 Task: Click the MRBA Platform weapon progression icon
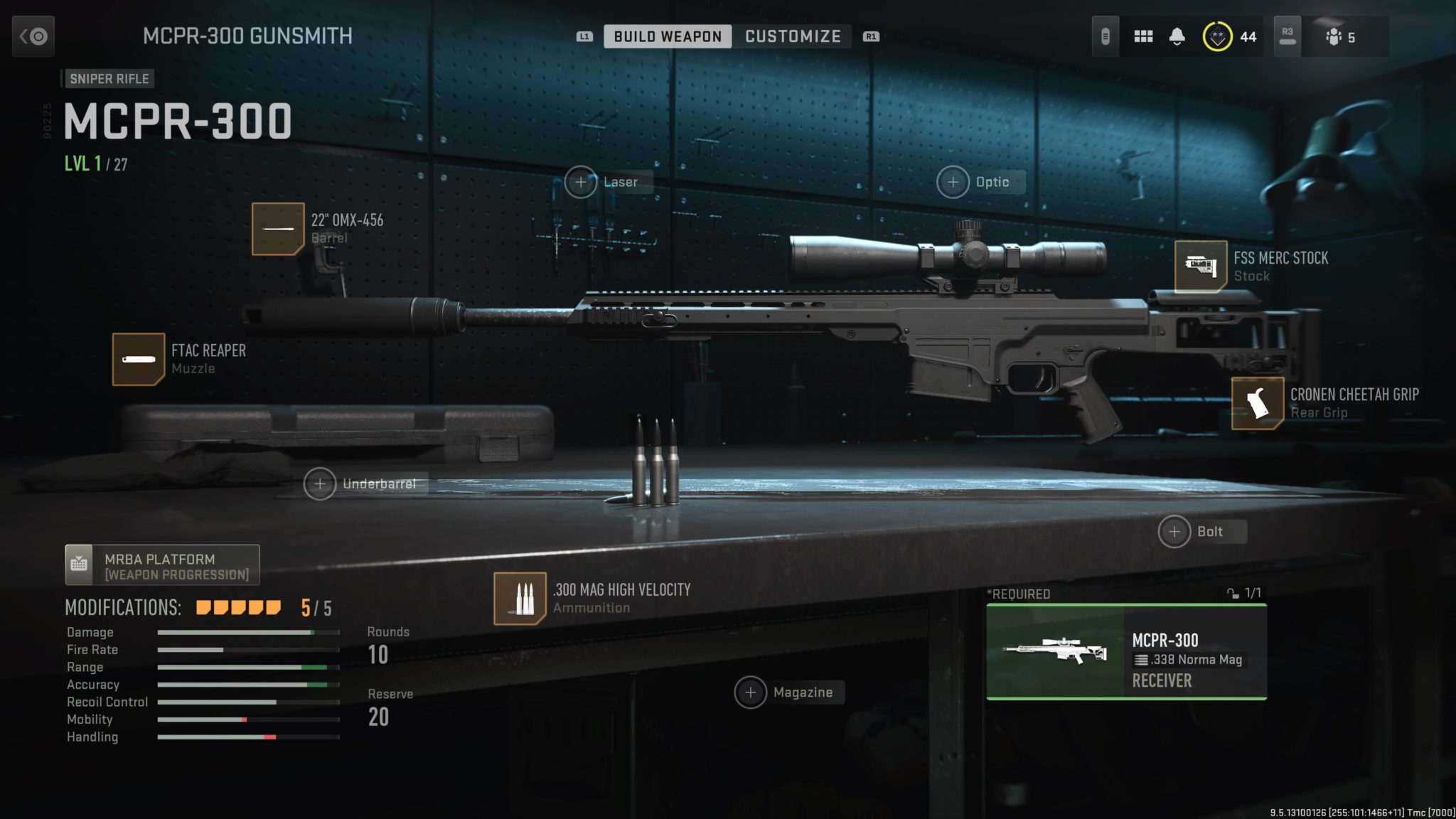pos(80,564)
